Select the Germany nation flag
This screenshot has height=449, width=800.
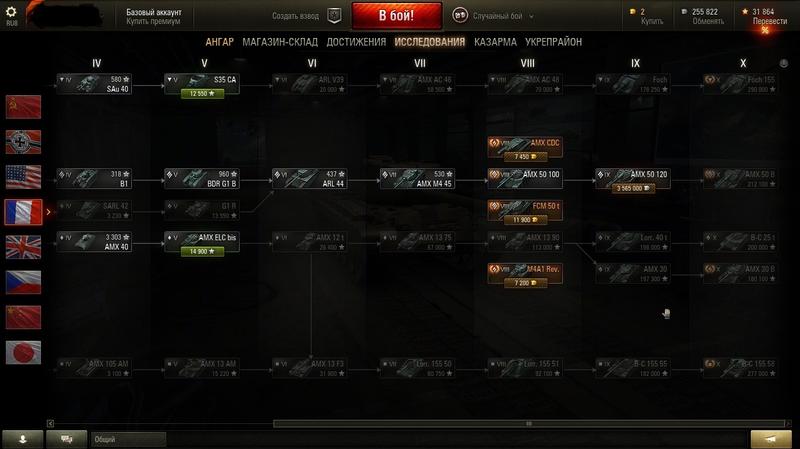23,141
